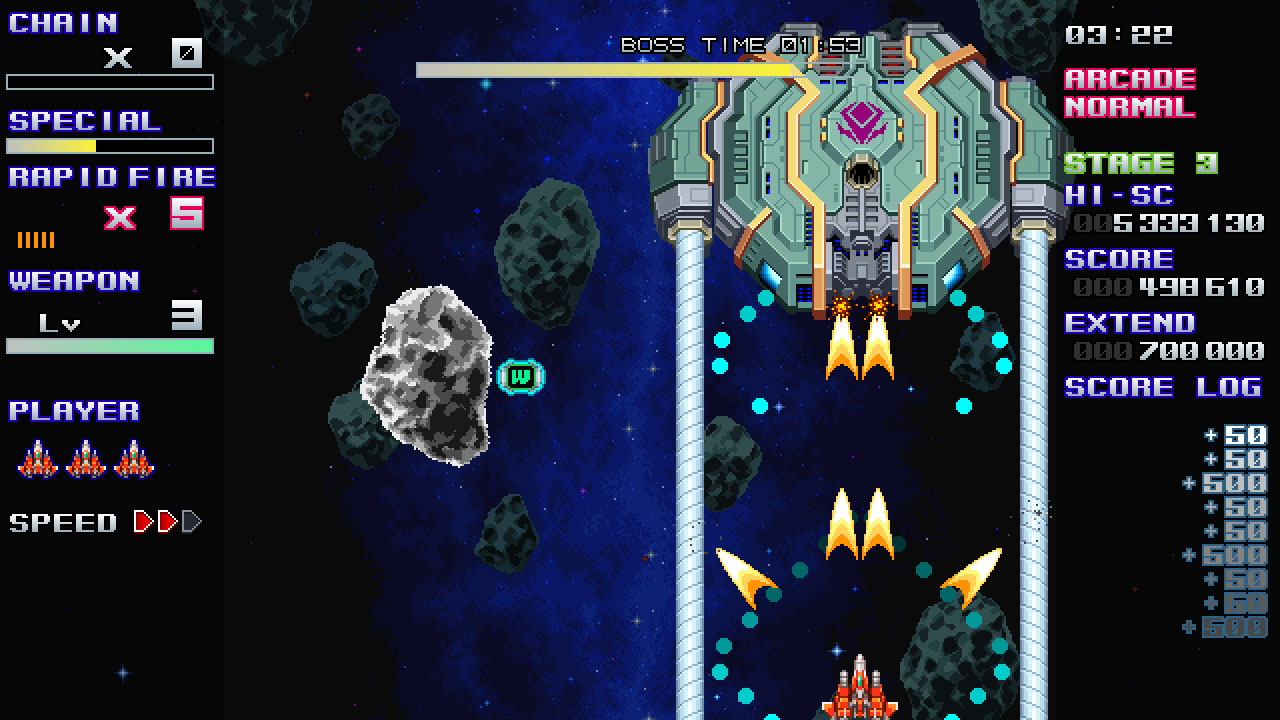Click the green WEAPON Lv 3 bar

point(110,346)
